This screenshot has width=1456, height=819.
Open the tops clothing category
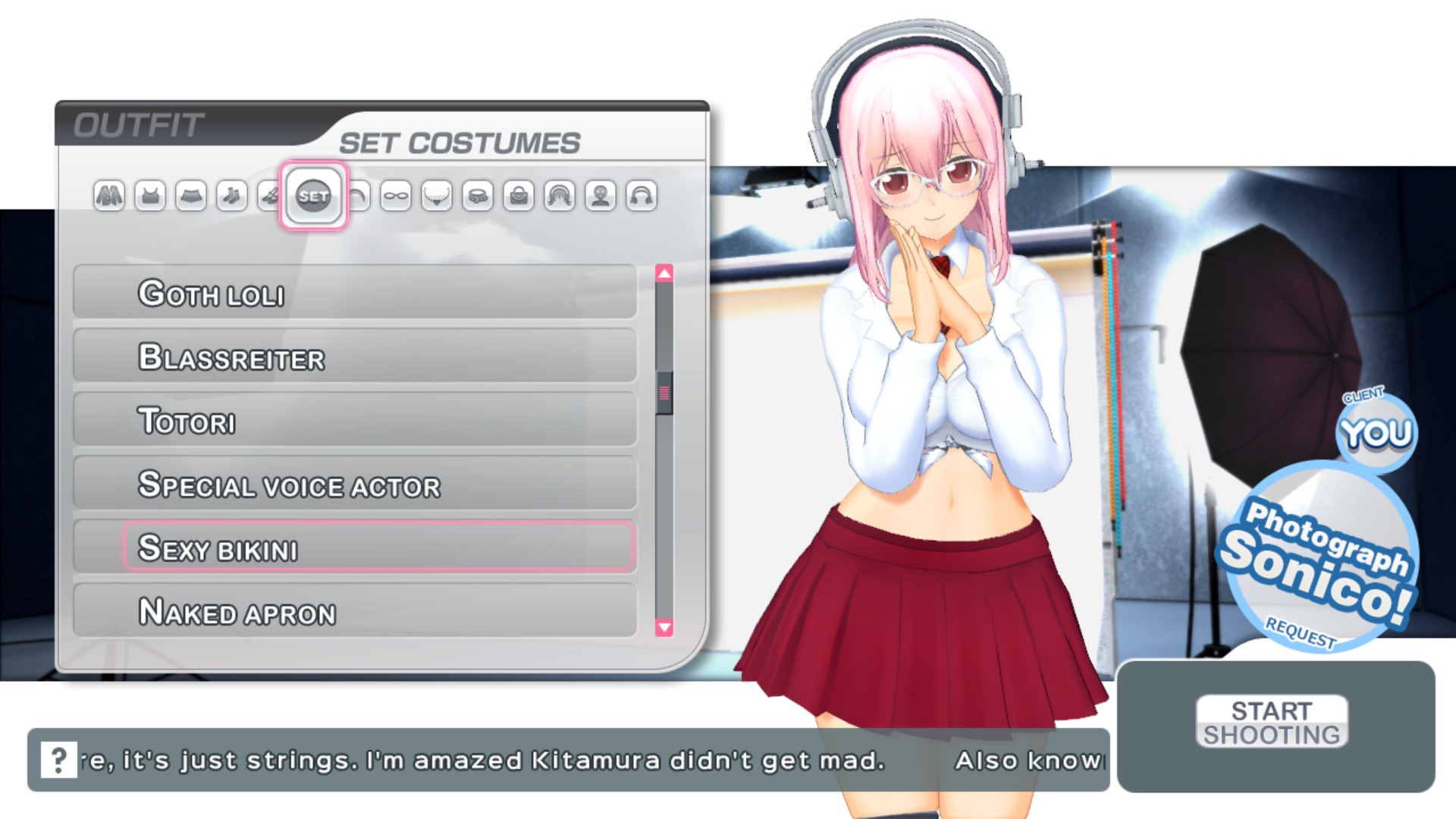(149, 197)
